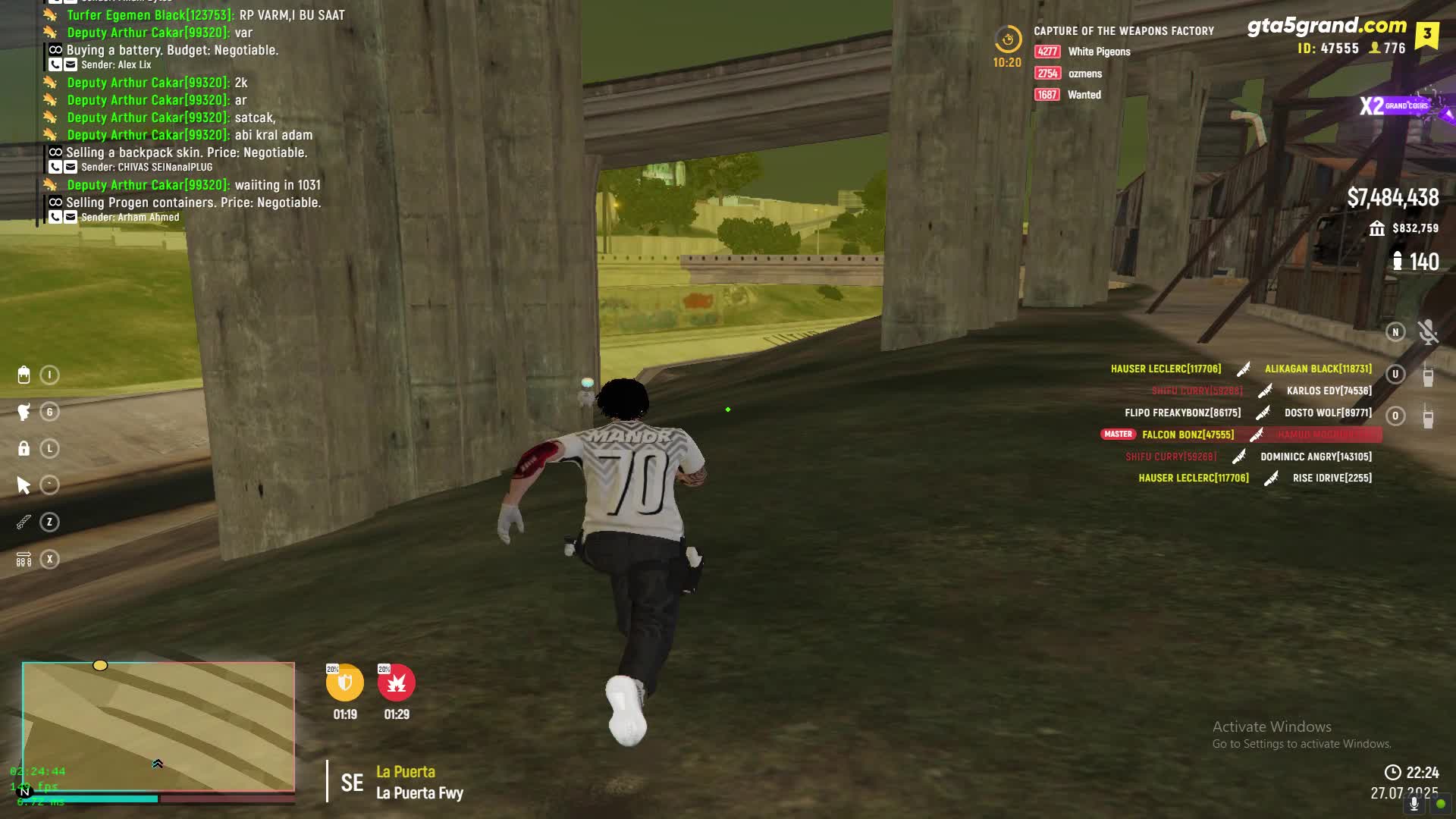Click the head silhouette icon
Screen dimensions: 1456x819
tap(24, 412)
